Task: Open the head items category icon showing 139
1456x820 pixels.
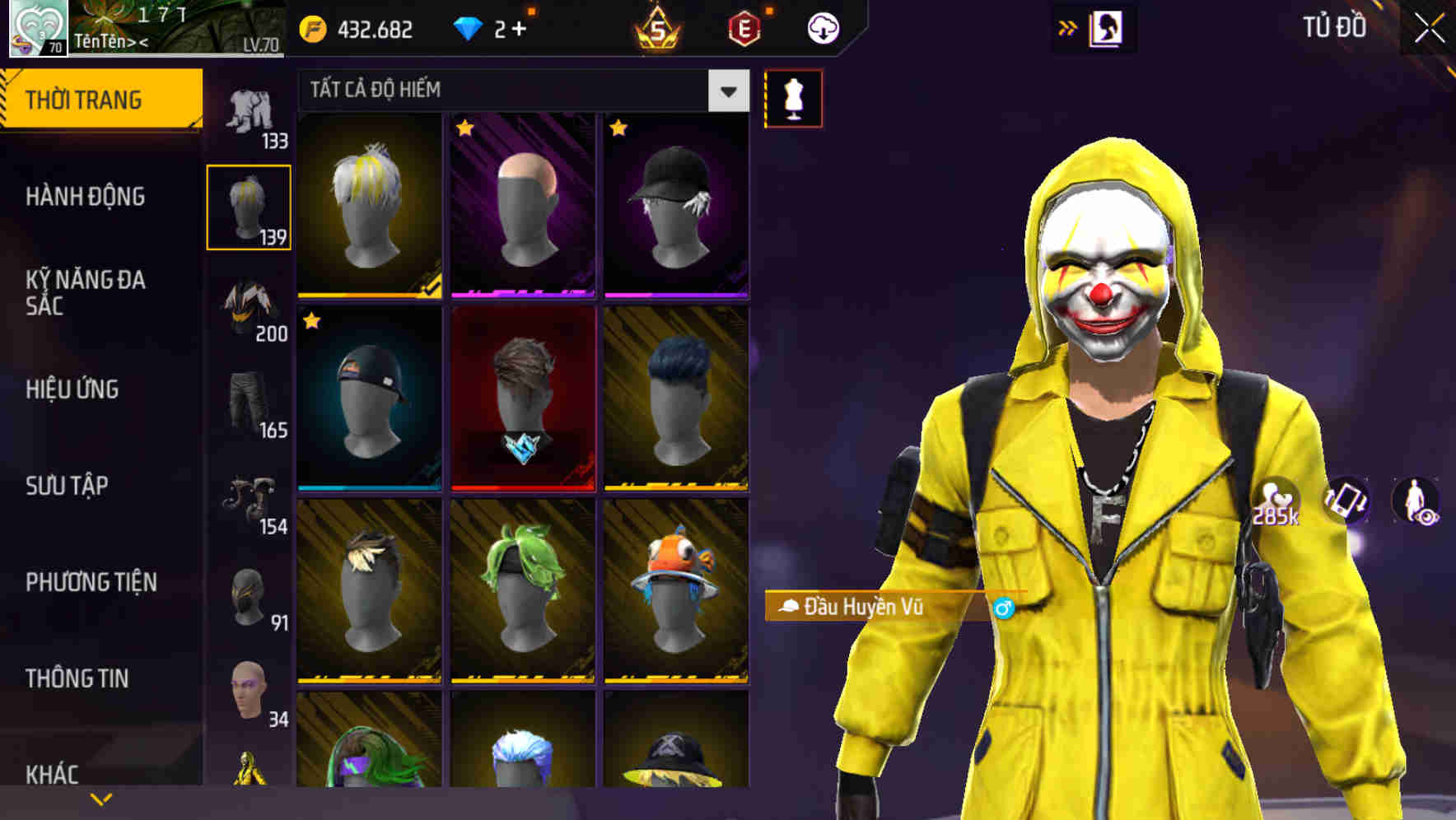Action: click(250, 206)
